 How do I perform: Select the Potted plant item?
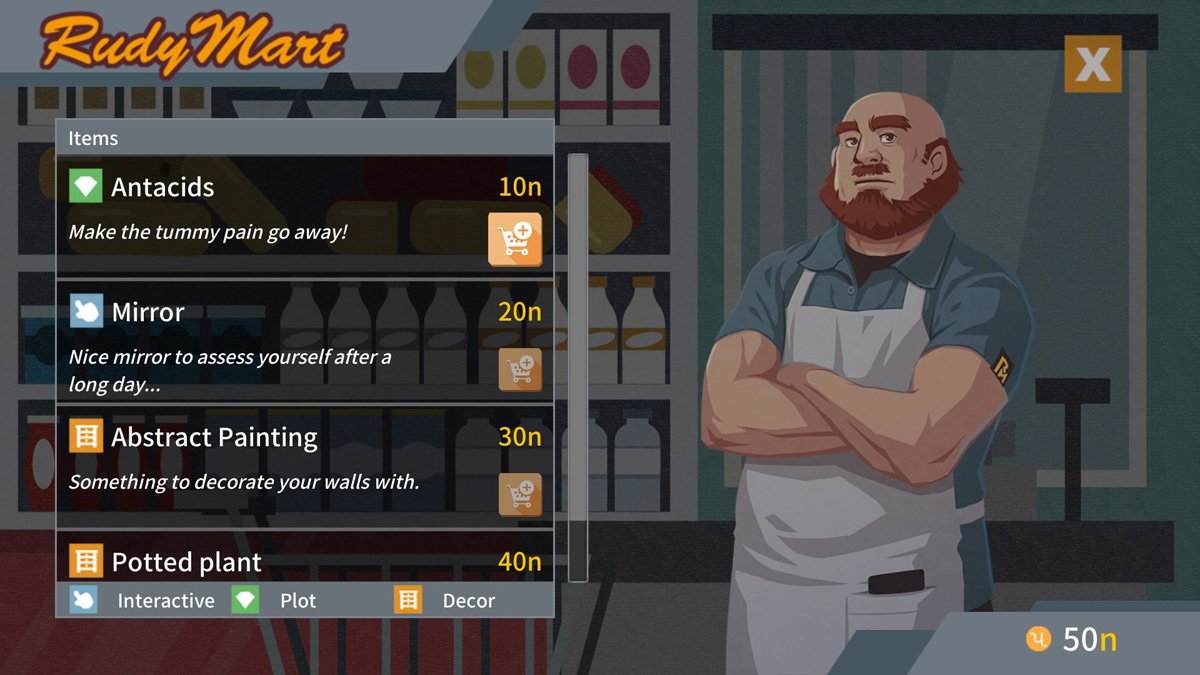(270, 561)
